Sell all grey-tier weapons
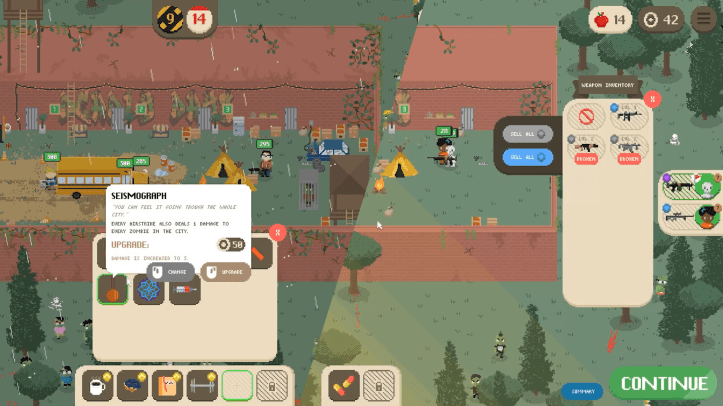 [x=528, y=134]
